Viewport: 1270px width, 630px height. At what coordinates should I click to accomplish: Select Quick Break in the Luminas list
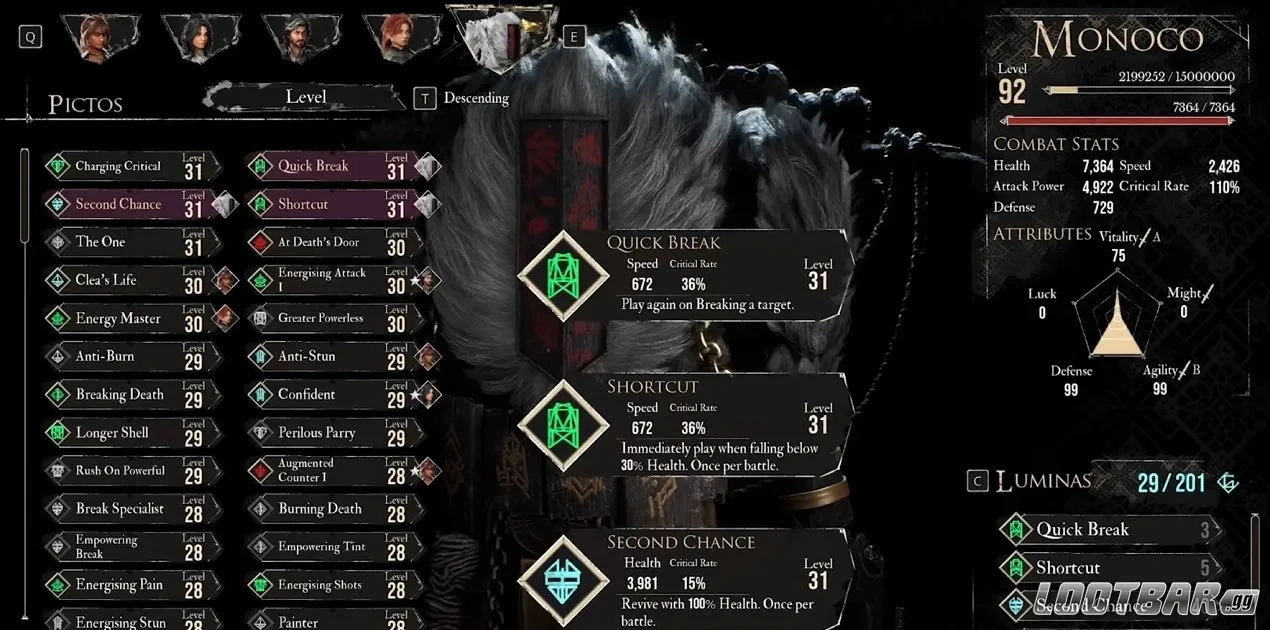(x=1082, y=530)
